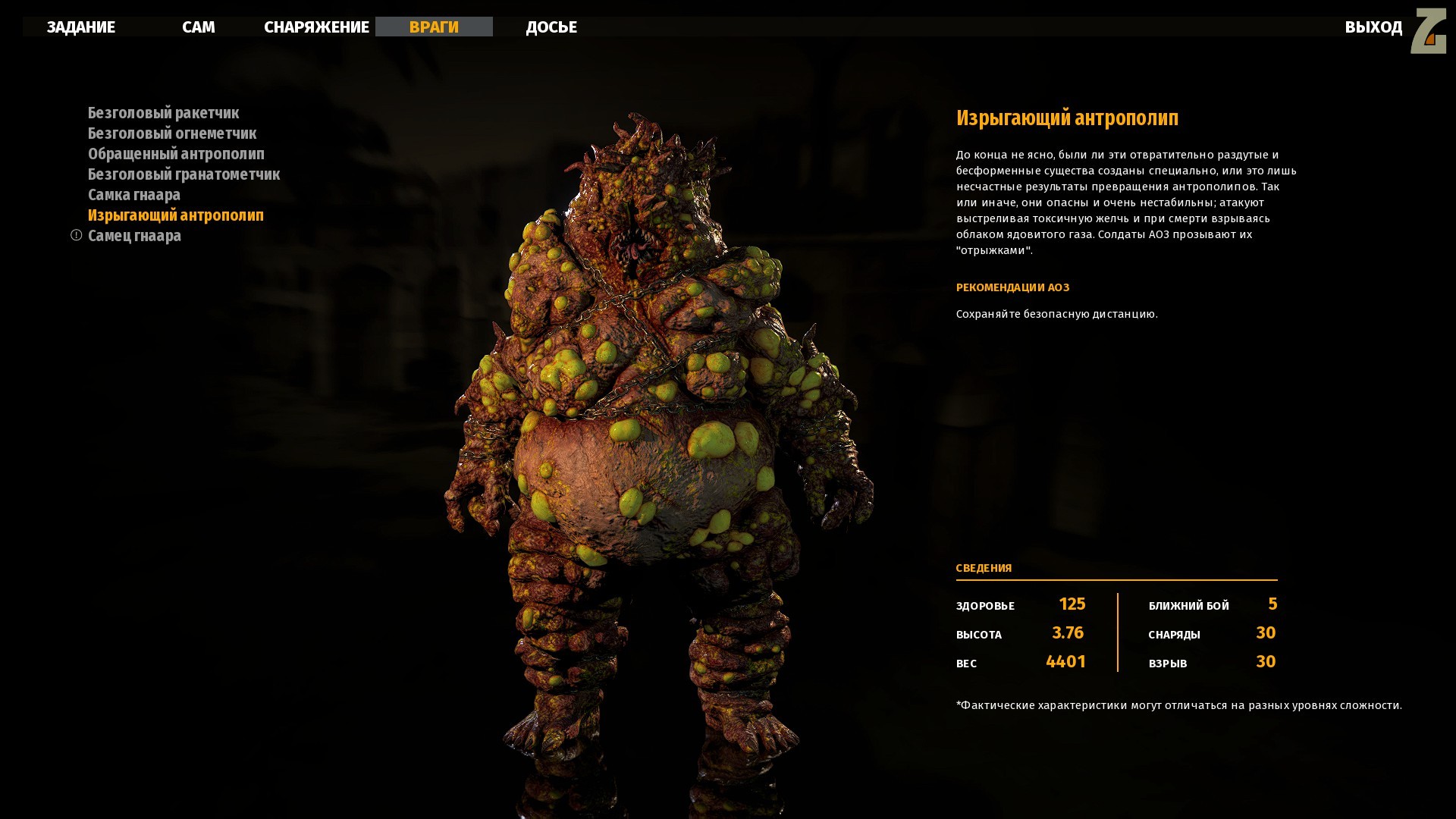Select the ВРАГИ tab
Viewport: 1456px width, 819px height.
(x=434, y=27)
